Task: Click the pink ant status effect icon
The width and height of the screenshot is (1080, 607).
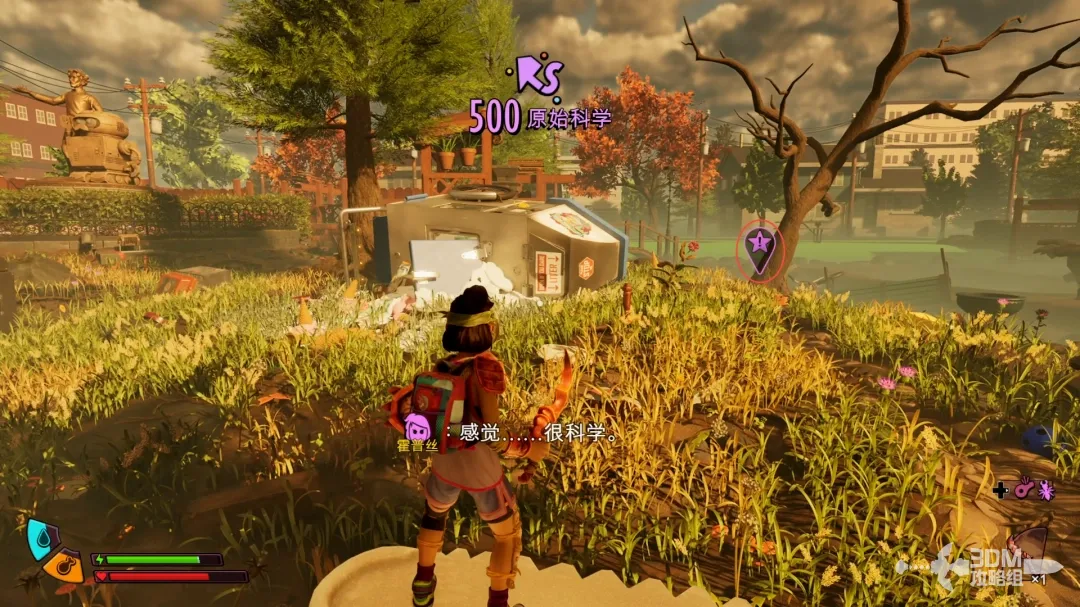Action: click(1046, 490)
